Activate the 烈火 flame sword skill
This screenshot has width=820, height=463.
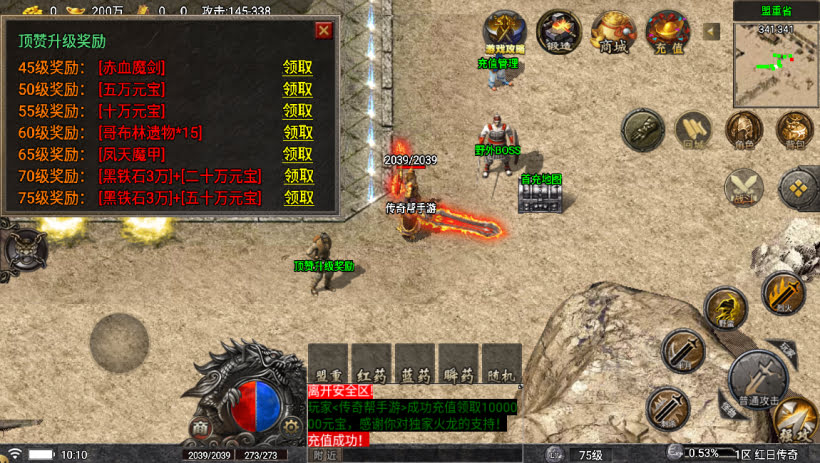coord(782,293)
